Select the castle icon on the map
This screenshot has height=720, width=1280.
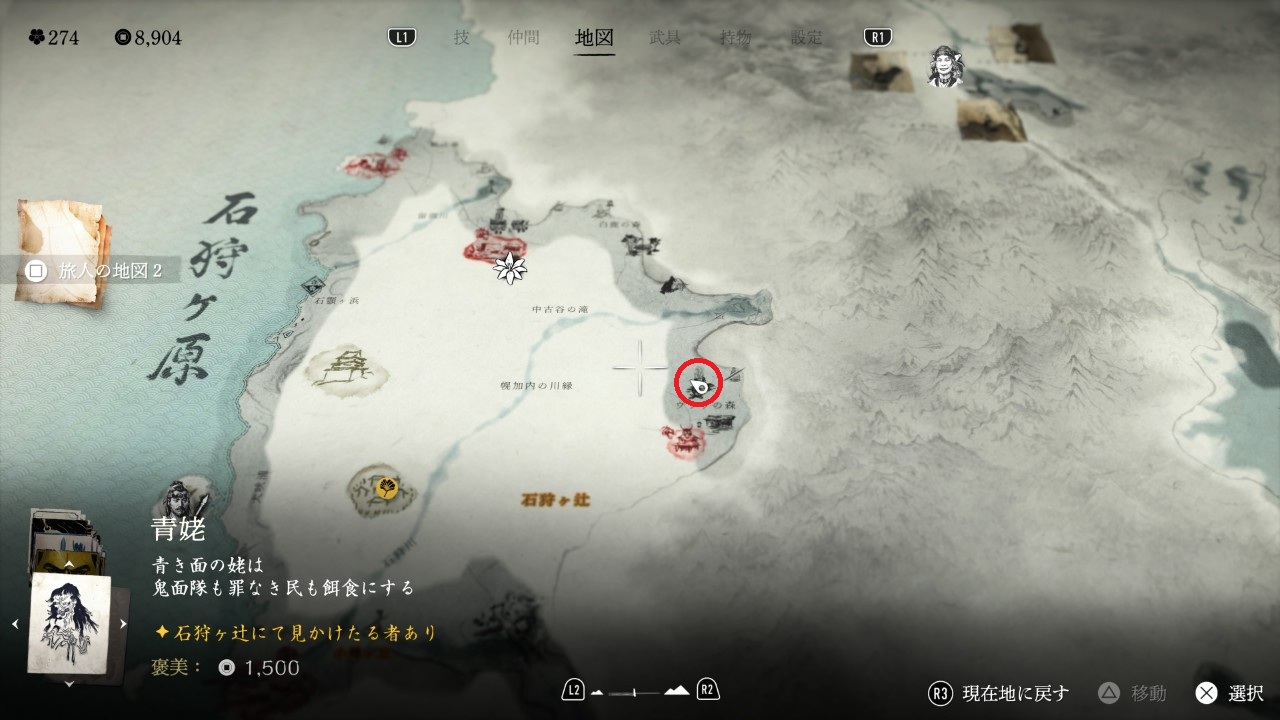[349, 364]
